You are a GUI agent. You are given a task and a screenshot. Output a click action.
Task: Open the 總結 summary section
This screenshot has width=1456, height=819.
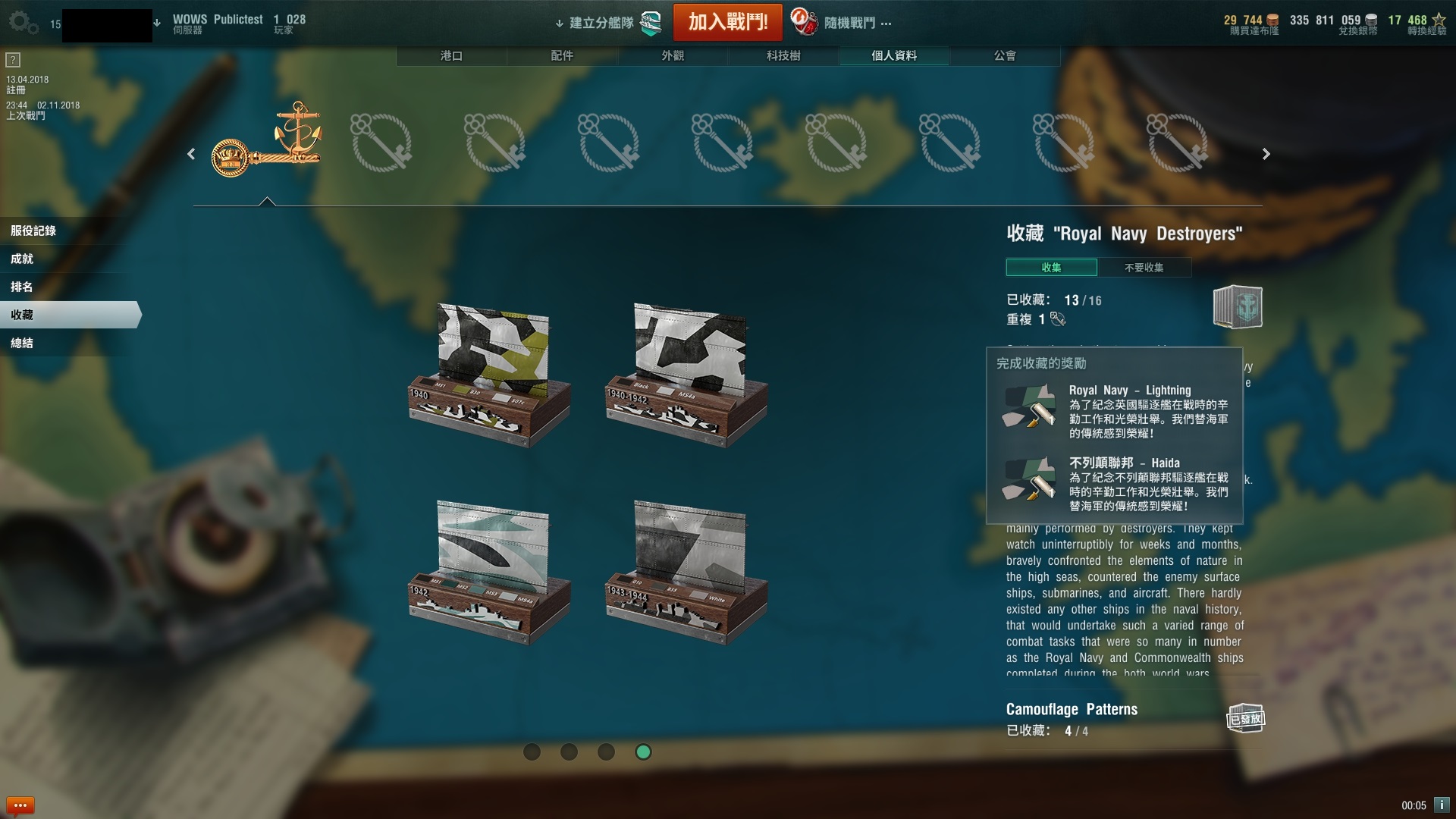click(x=22, y=343)
